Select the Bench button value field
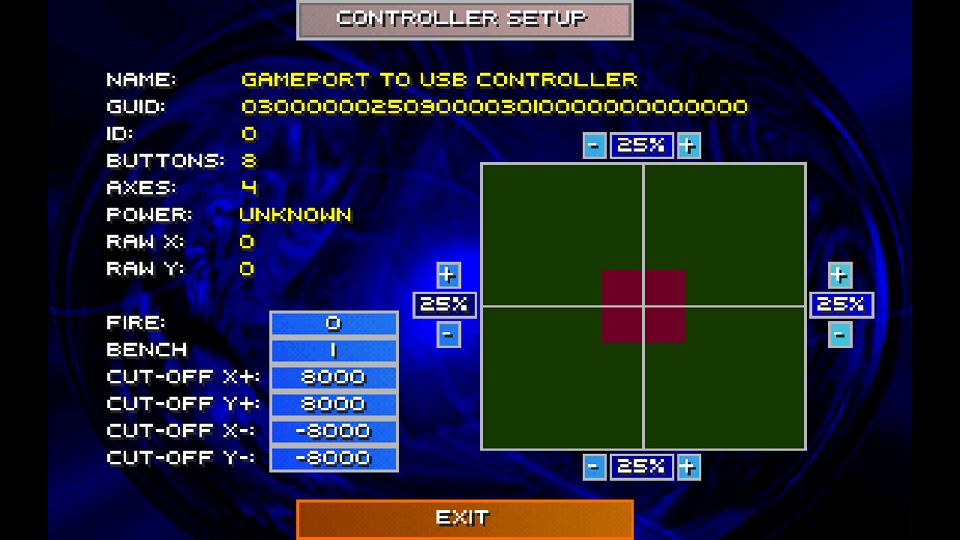960x540 pixels. tap(334, 351)
